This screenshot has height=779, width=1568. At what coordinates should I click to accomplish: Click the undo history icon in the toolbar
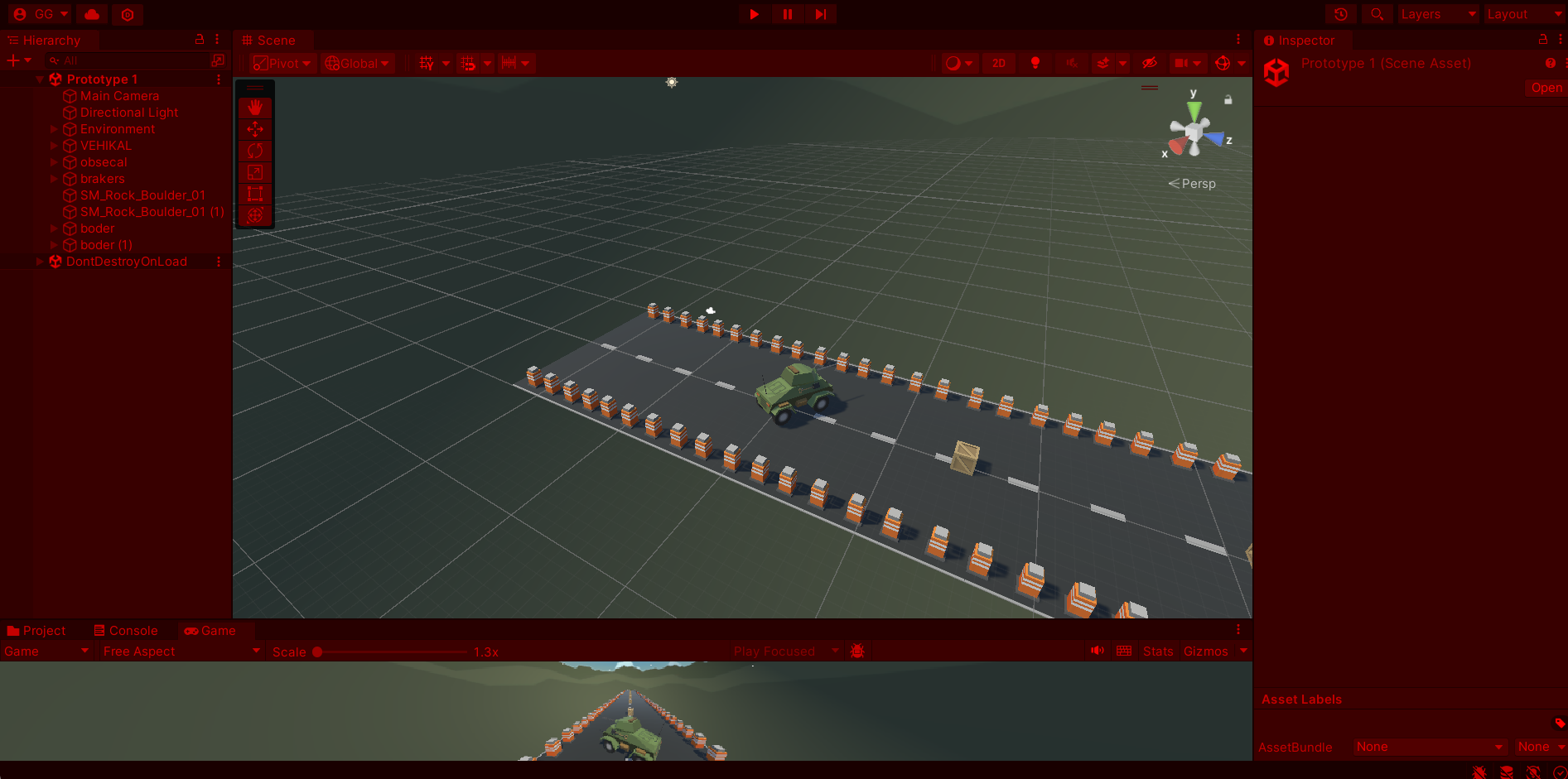point(1340,14)
